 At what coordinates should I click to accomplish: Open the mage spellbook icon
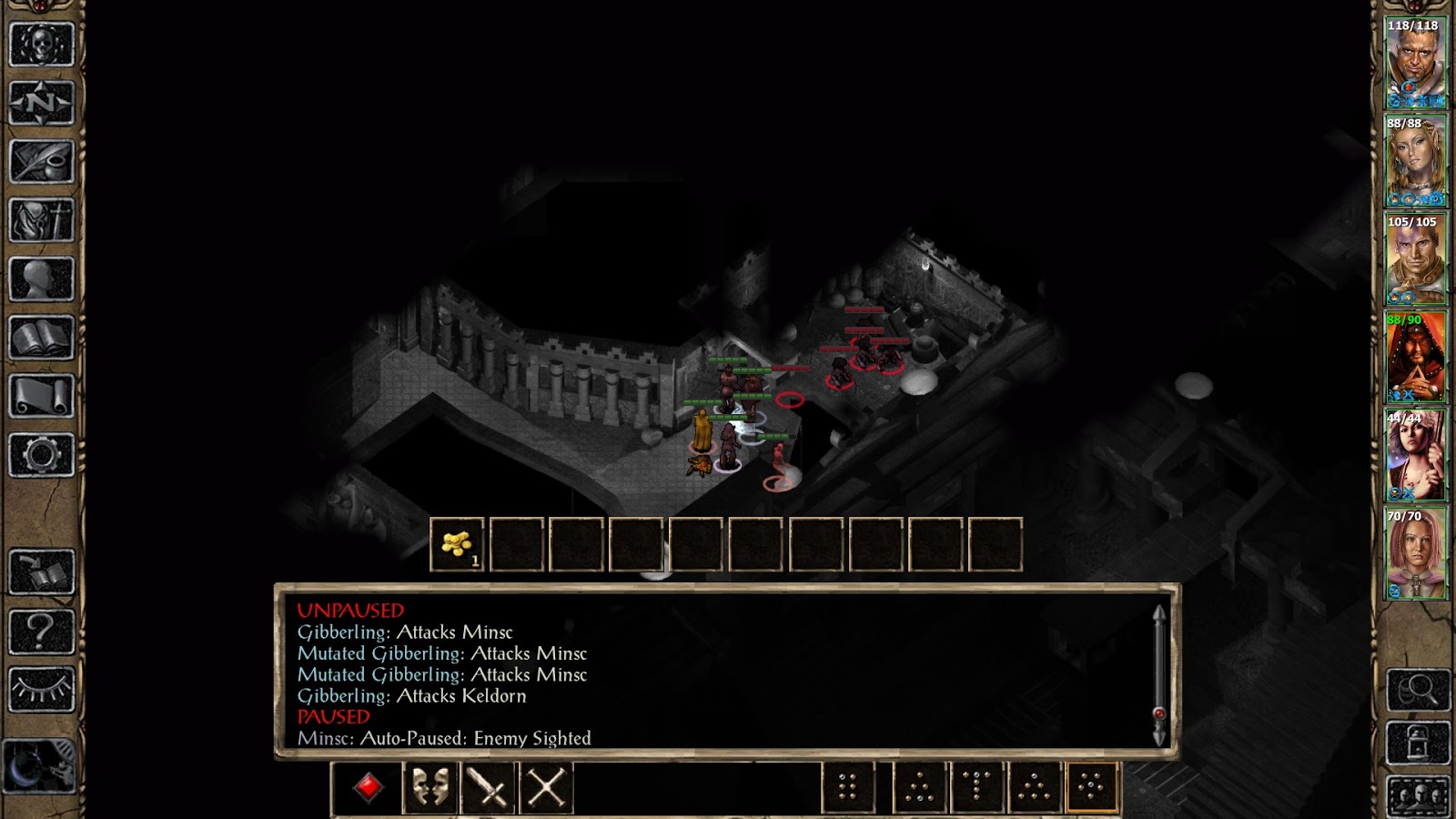[x=41, y=339]
